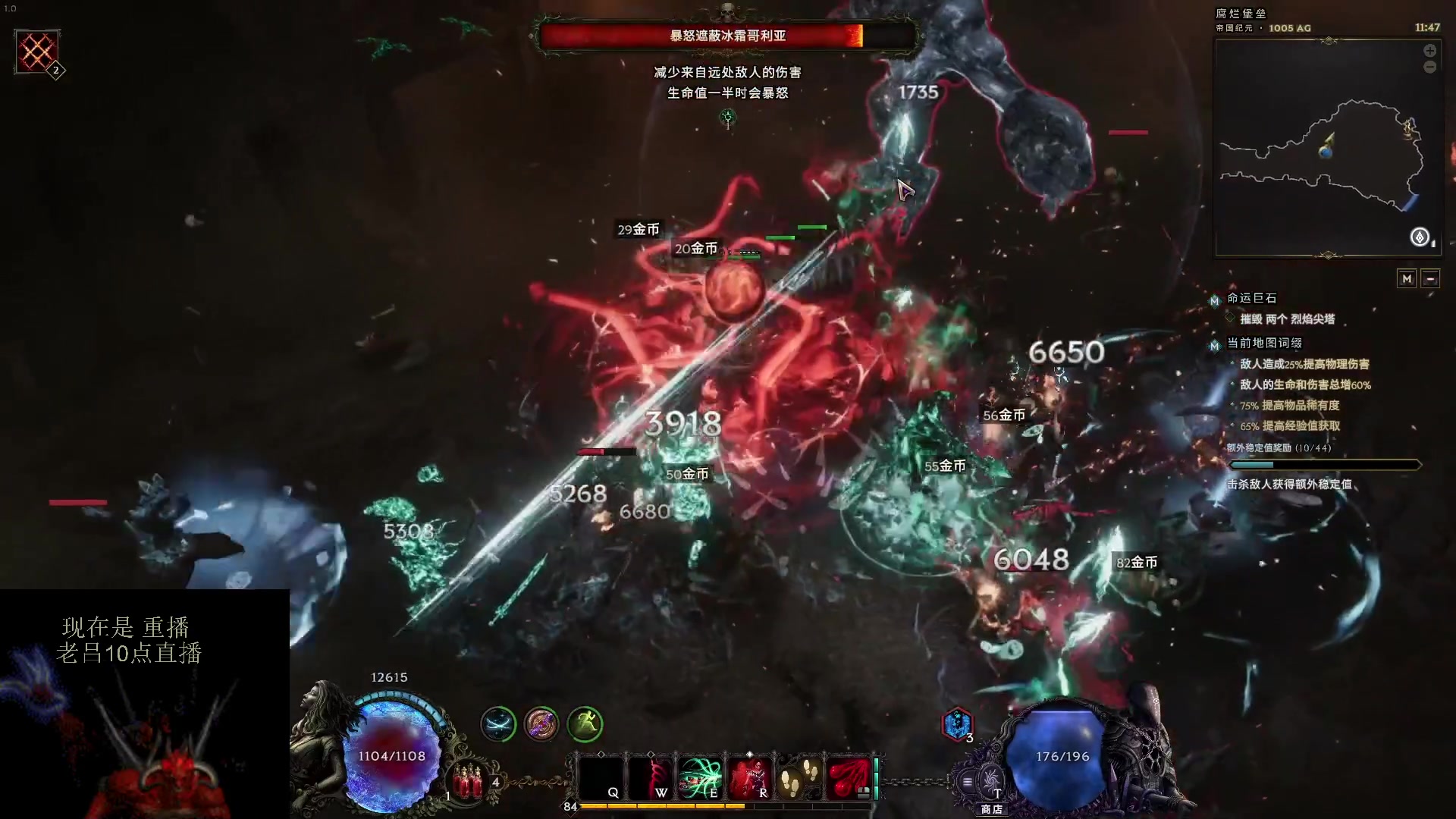
Task: Drink the red health potion
Action: pos(468,780)
